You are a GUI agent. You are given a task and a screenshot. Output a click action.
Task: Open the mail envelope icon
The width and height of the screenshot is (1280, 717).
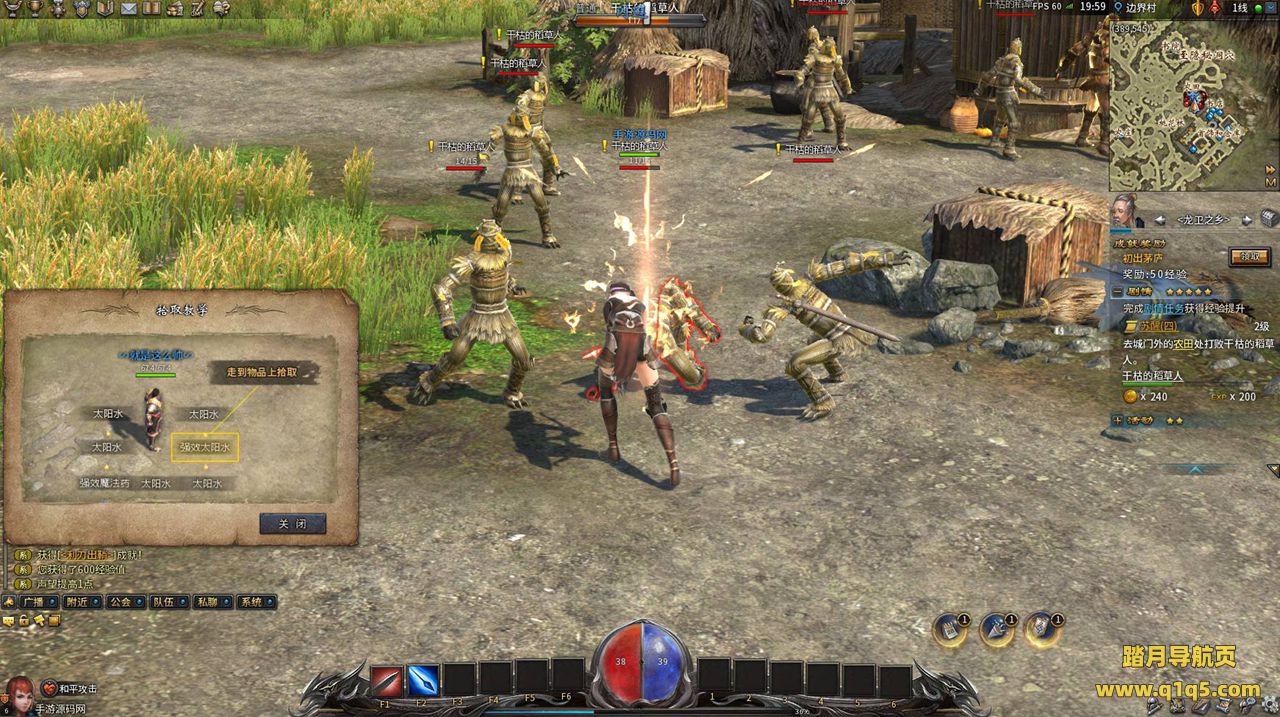130,8
